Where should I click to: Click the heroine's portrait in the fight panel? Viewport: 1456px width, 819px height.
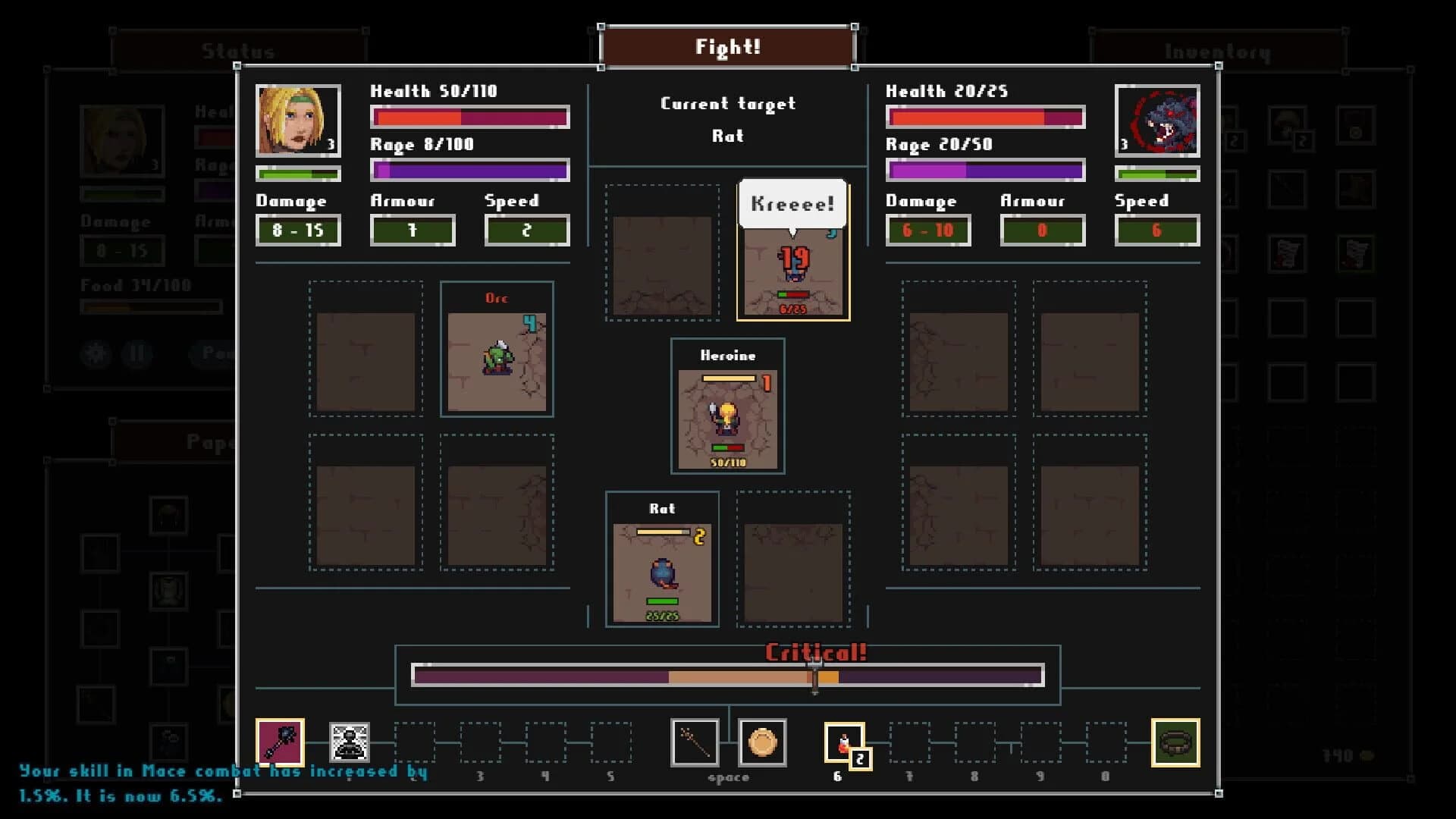tap(298, 120)
